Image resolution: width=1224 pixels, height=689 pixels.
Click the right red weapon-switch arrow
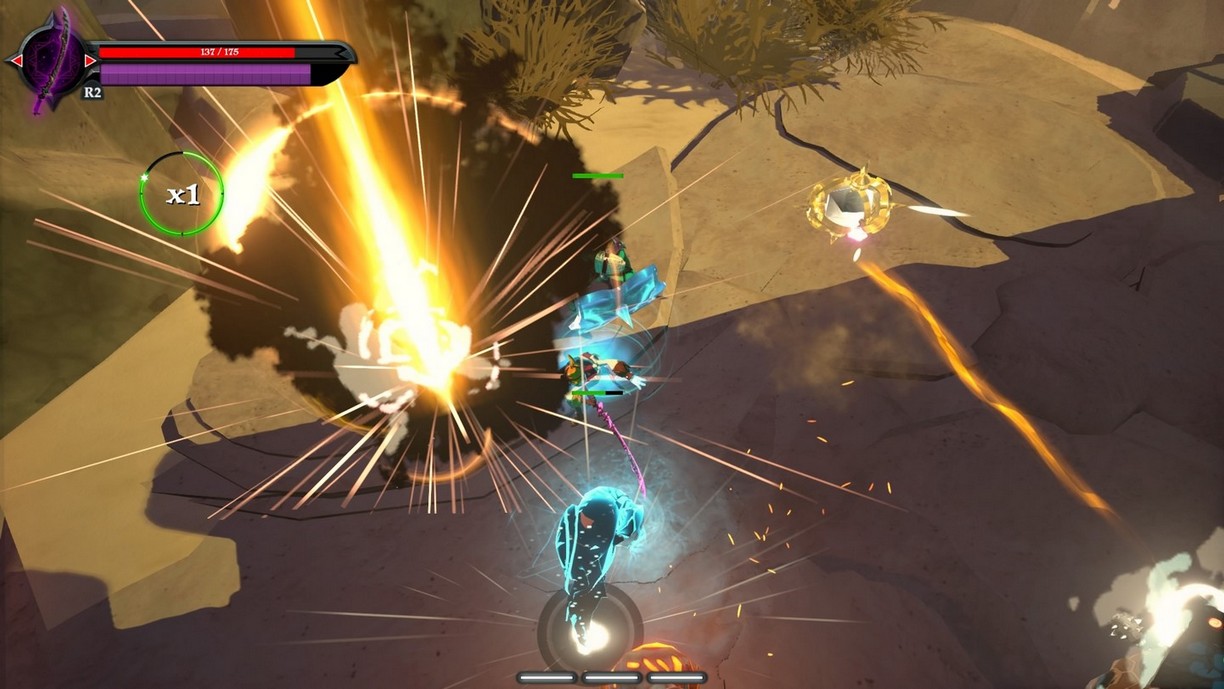(x=90, y=62)
